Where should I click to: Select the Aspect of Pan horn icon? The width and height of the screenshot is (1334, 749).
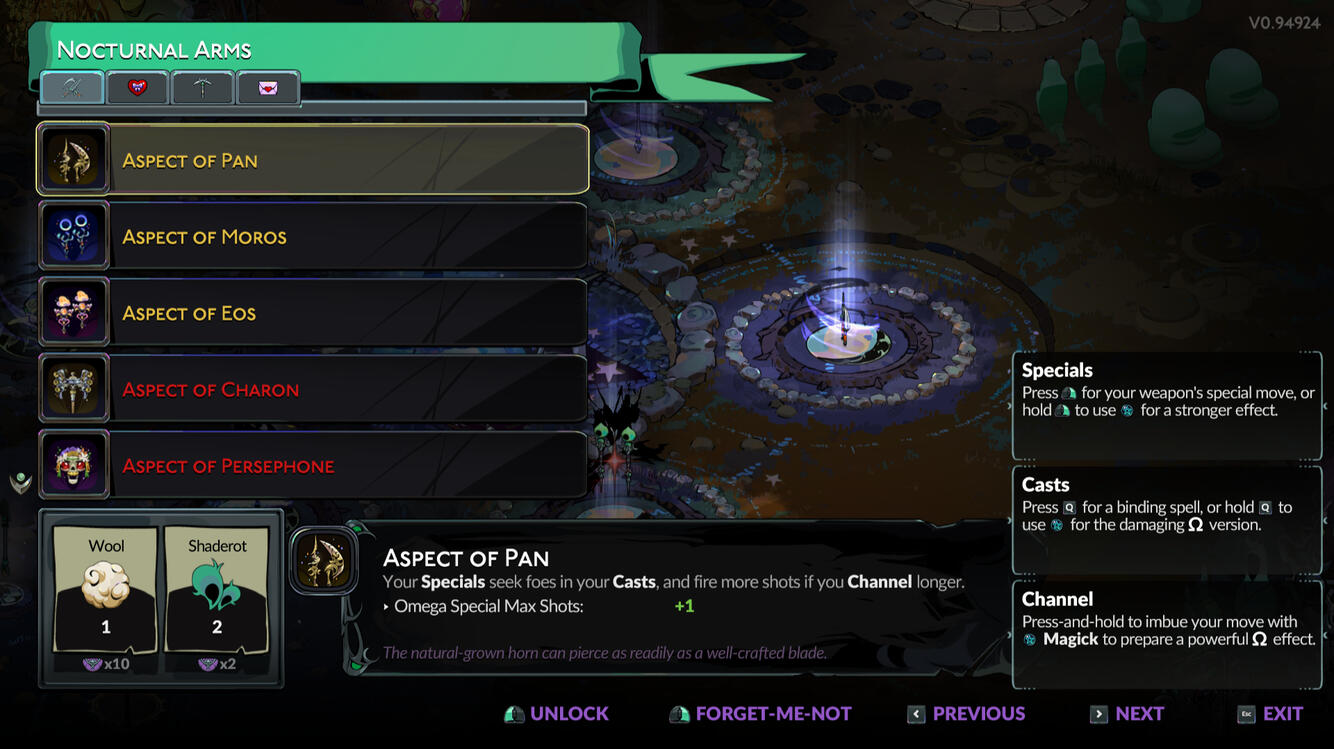[x=74, y=158]
